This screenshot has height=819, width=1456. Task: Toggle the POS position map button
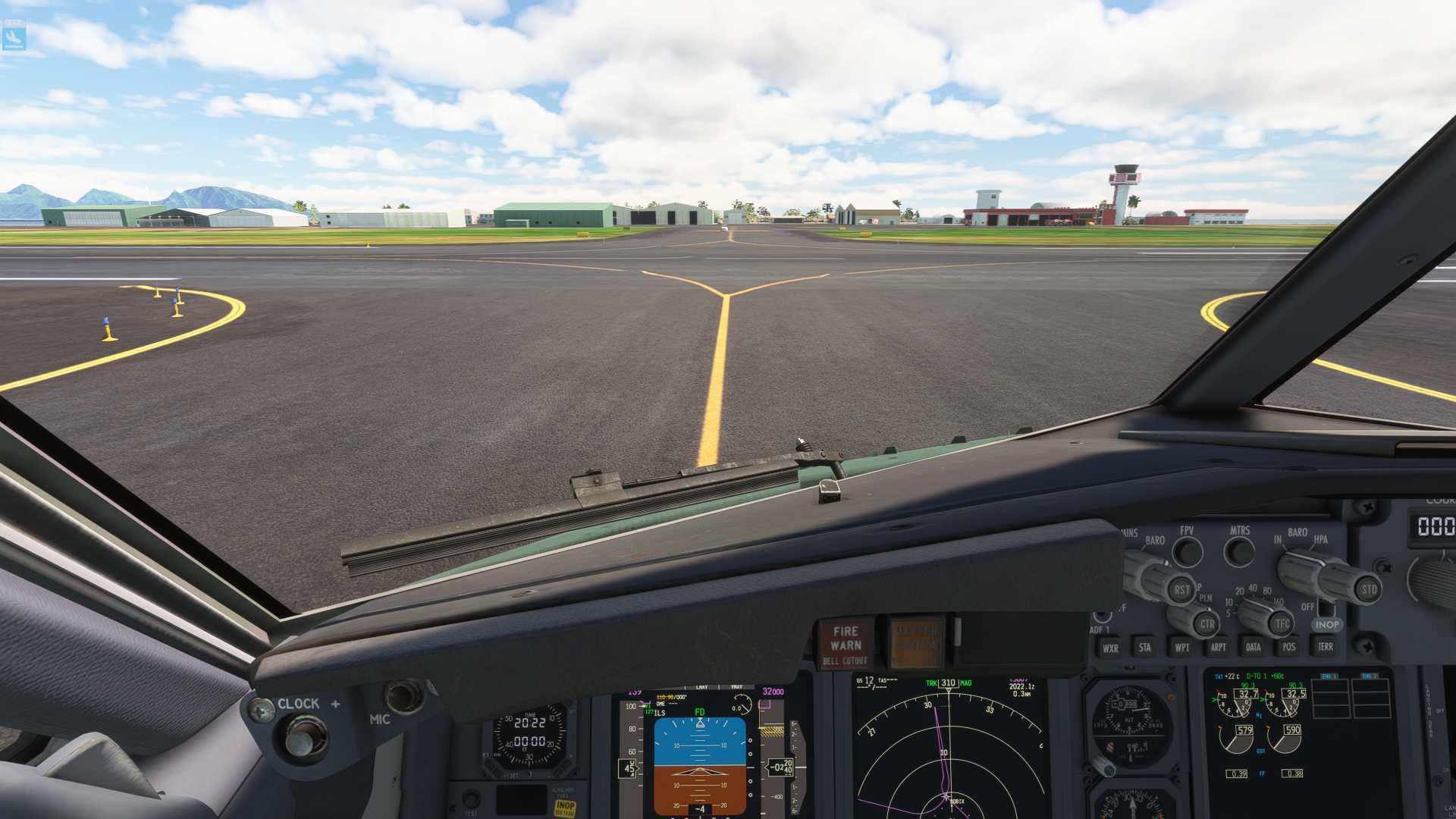pyautogui.click(x=1289, y=647)
